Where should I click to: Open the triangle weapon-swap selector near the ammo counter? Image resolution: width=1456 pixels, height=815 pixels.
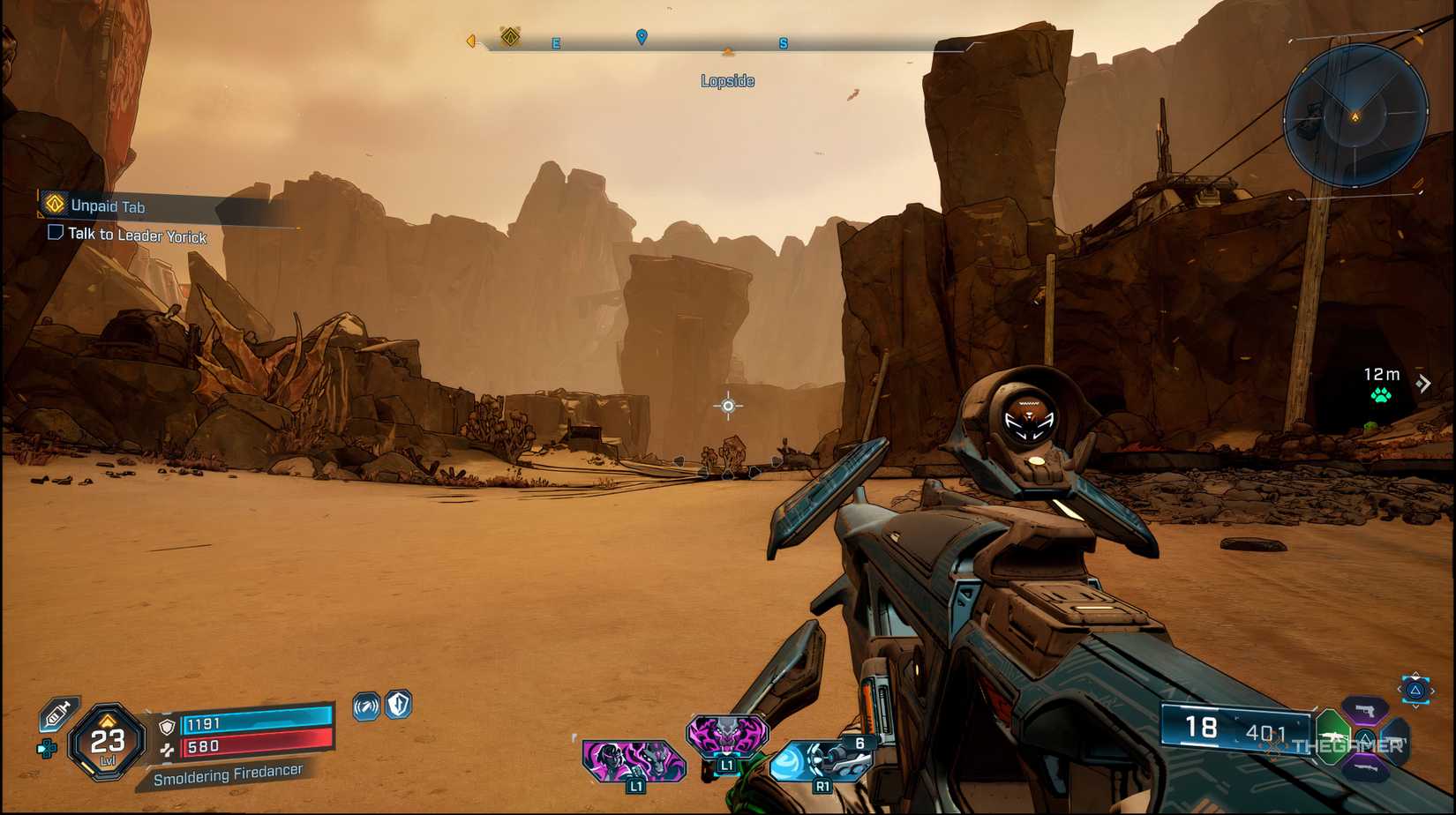point(1415,690)
